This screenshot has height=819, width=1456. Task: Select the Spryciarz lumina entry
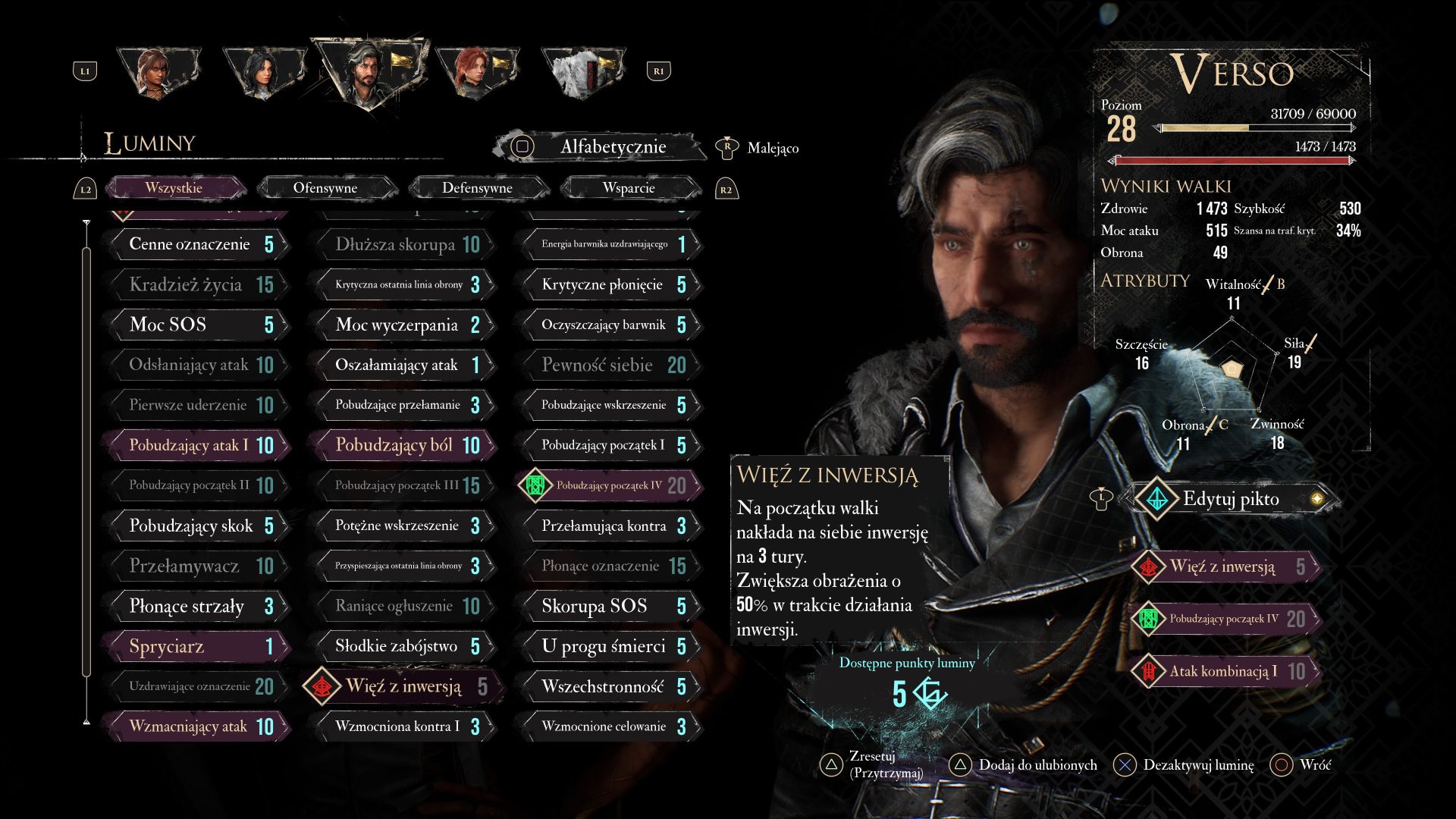199,646
